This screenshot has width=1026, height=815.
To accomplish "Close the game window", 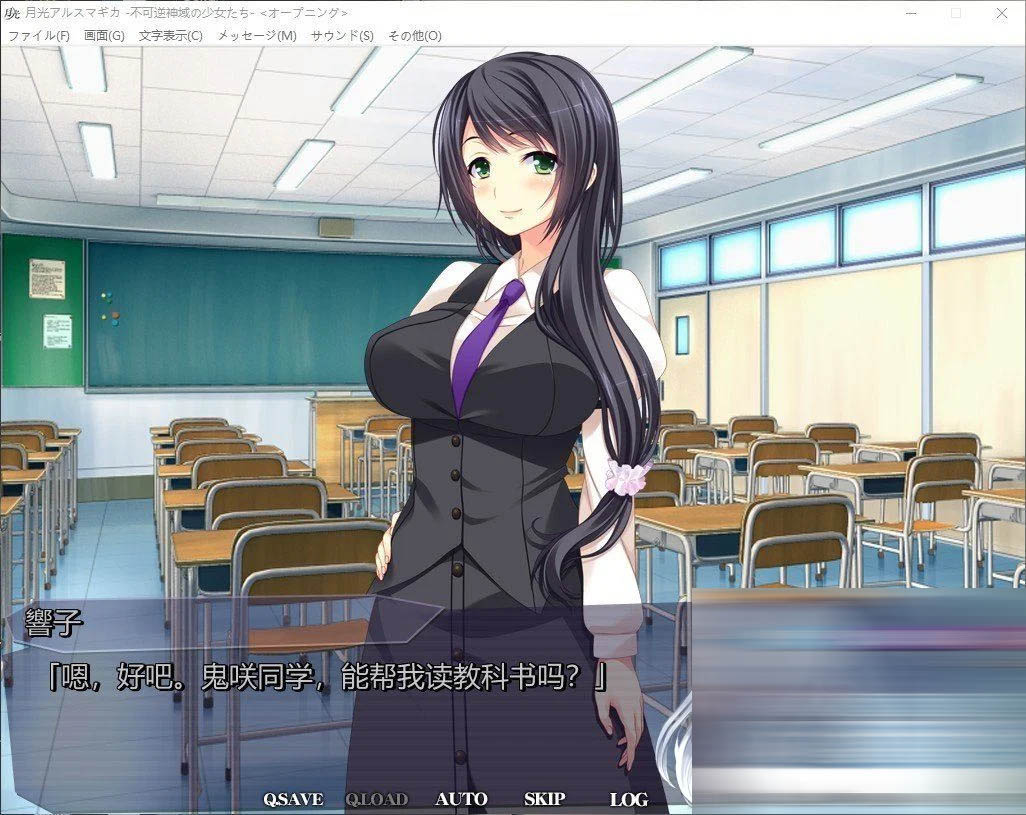I will pos(1002,13).
